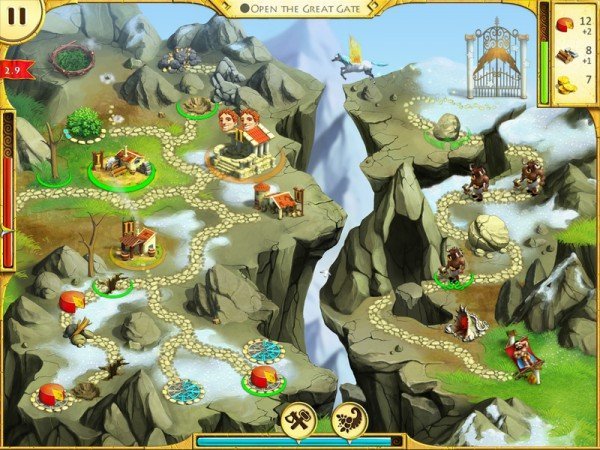The height and width of the screenshot is (450, 600).
Task: Activate the cornucopia resource bonus
Action: (x=350, y=418)
